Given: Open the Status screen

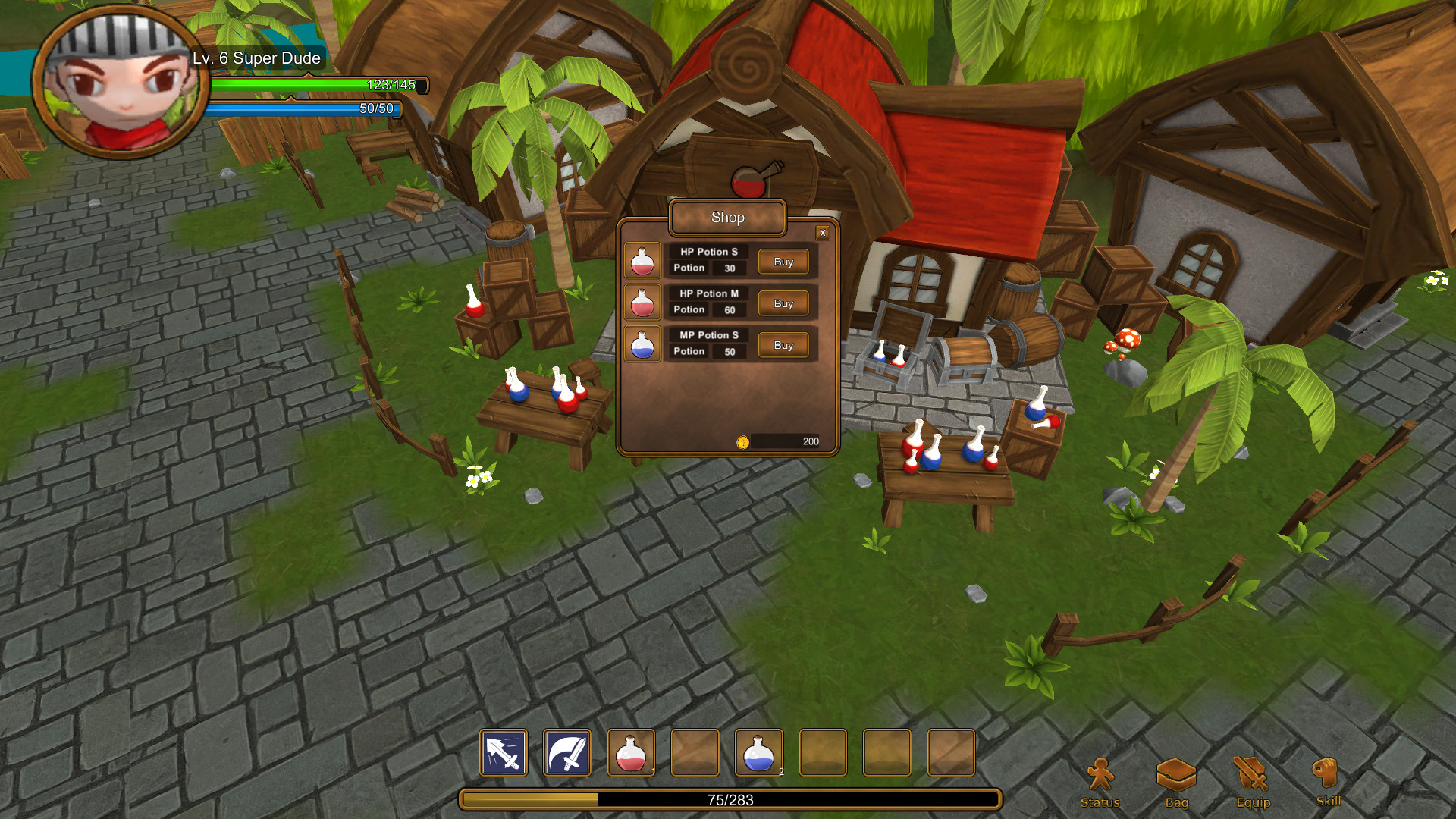Looking at the screenshot, I should click(x=1100, y=783).
